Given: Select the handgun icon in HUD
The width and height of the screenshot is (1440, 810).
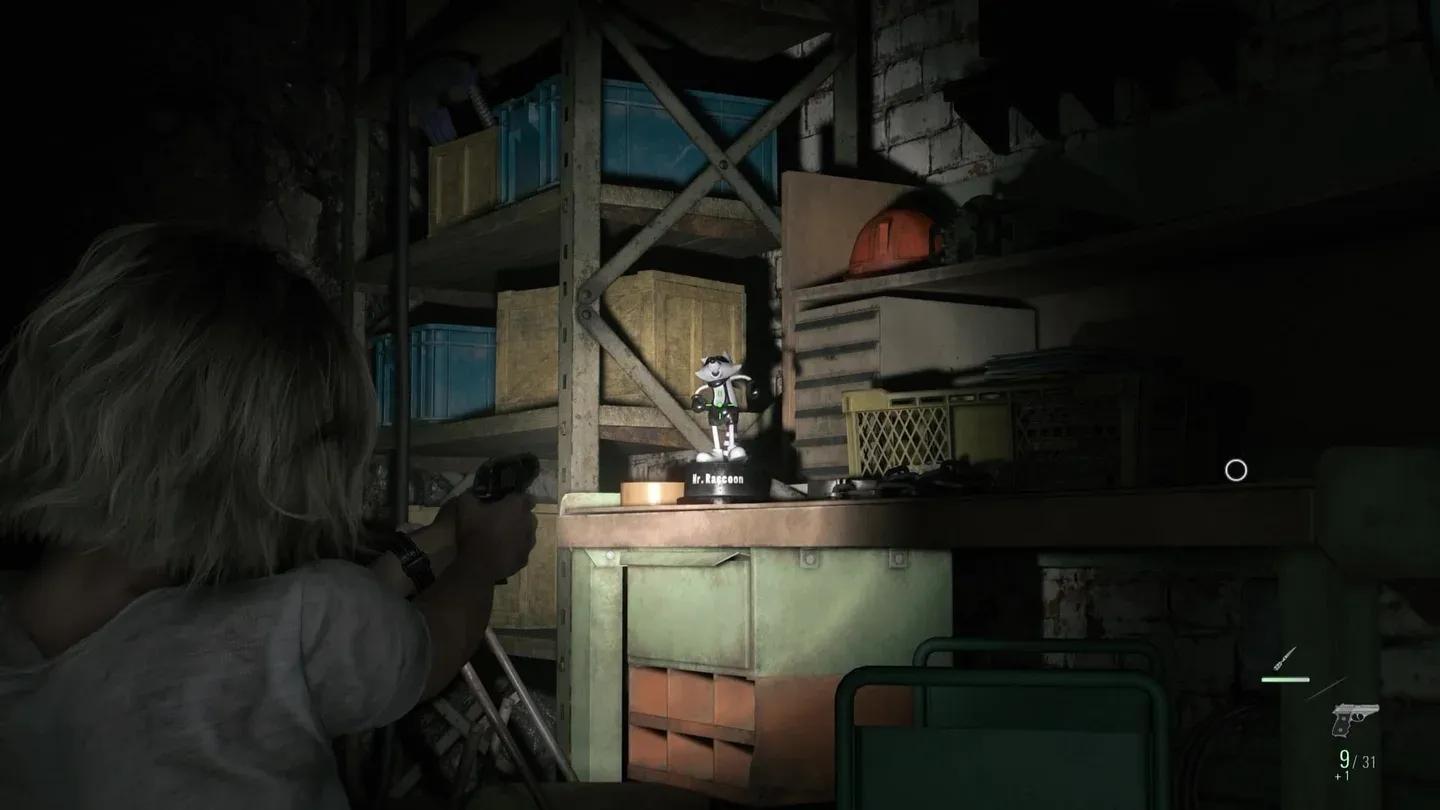Looking at the screenshot, I should tap(1355, 720).
